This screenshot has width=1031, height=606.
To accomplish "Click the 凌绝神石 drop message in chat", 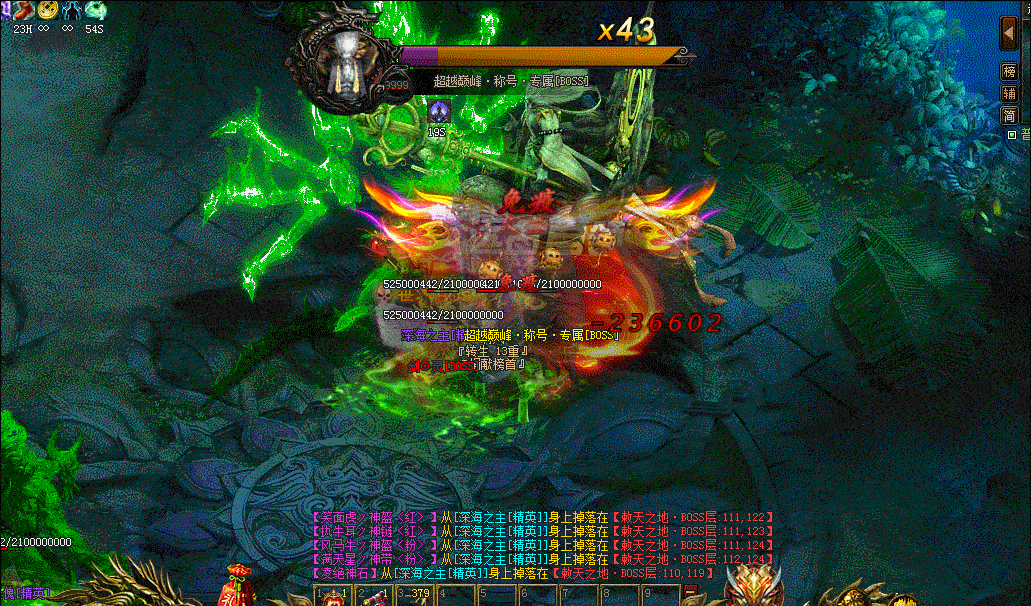I will click(x=343, y=573).
